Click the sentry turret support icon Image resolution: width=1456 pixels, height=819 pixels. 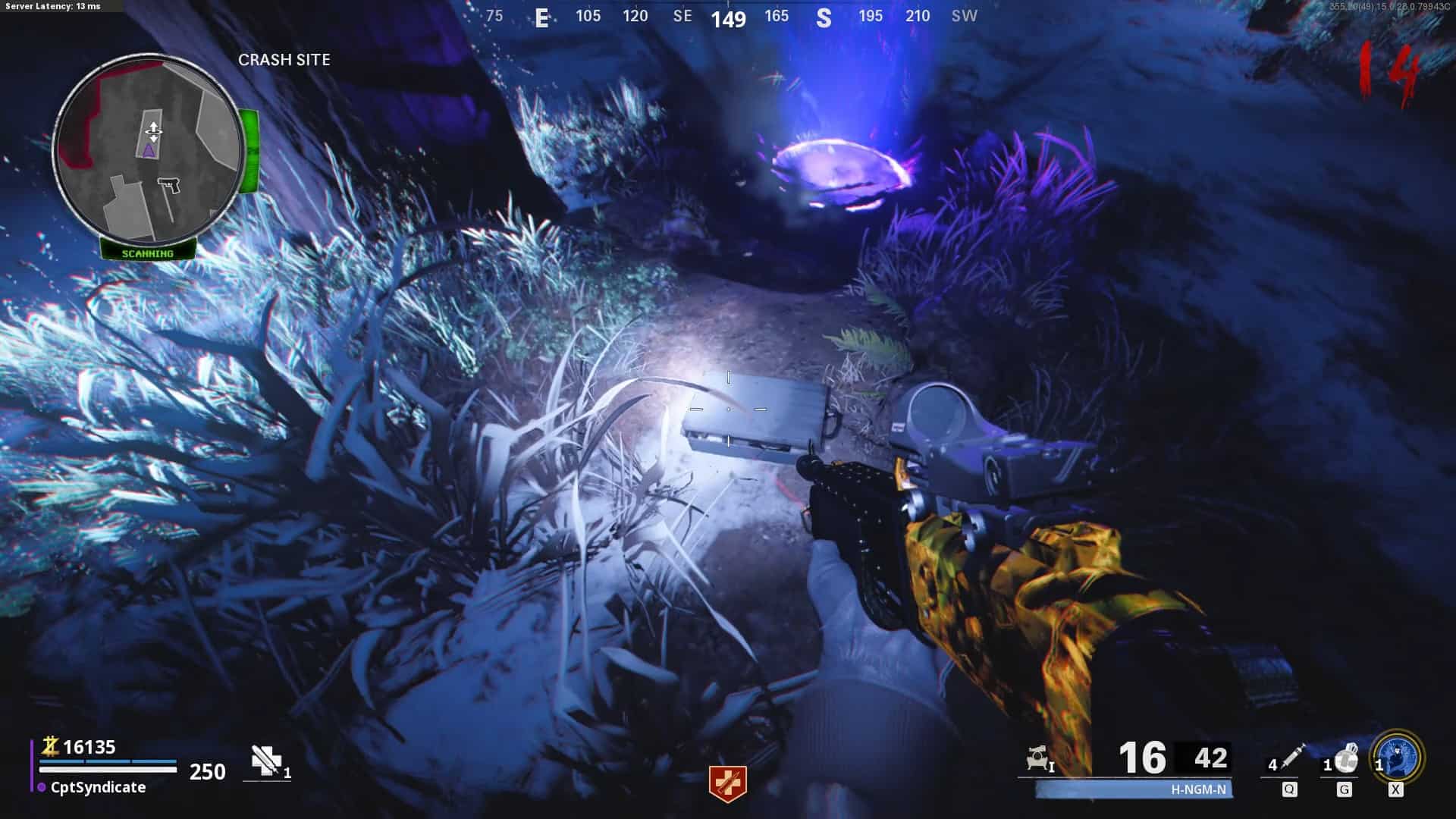(x=1037, y=758)
